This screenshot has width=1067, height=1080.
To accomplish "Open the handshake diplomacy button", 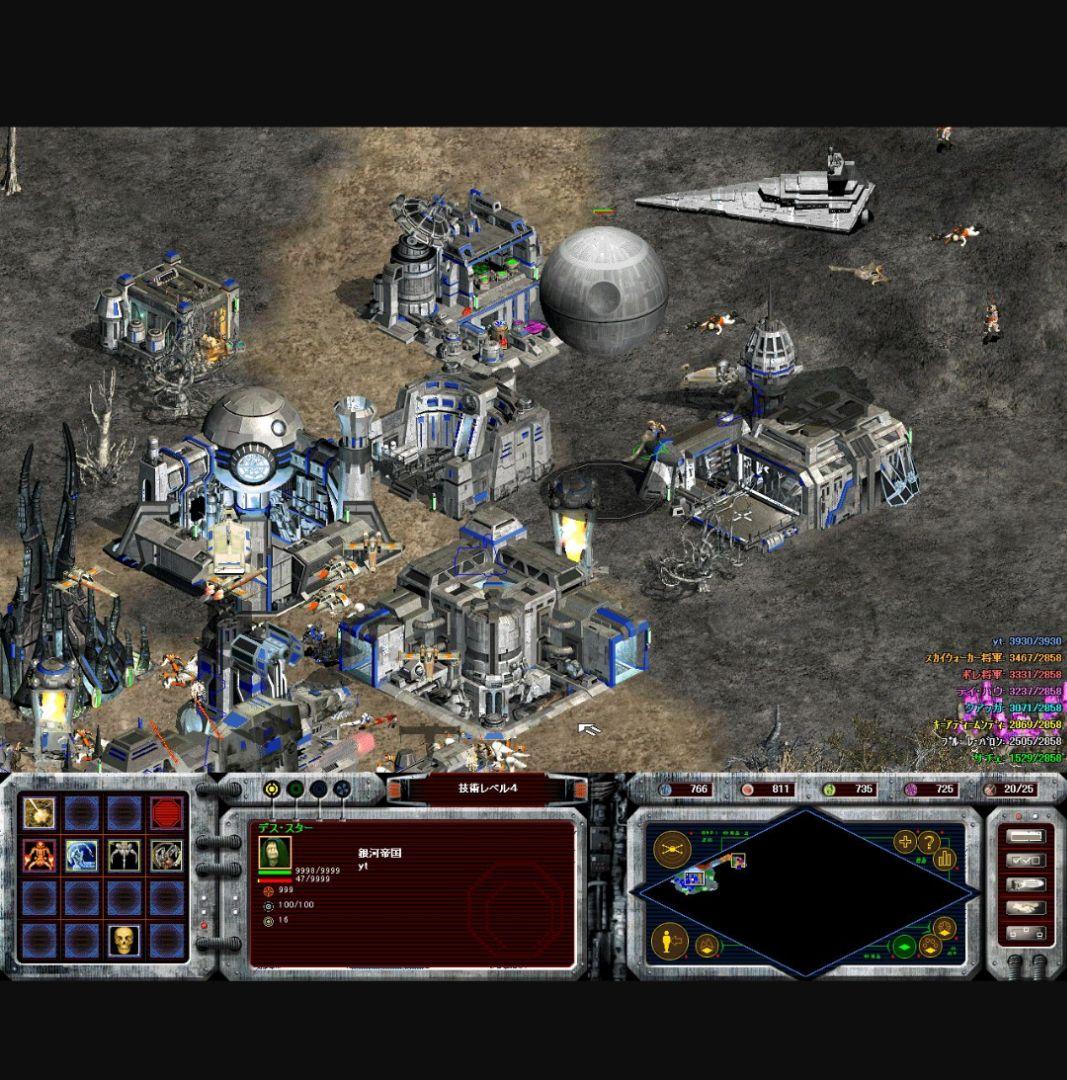I will [1026, 909].
